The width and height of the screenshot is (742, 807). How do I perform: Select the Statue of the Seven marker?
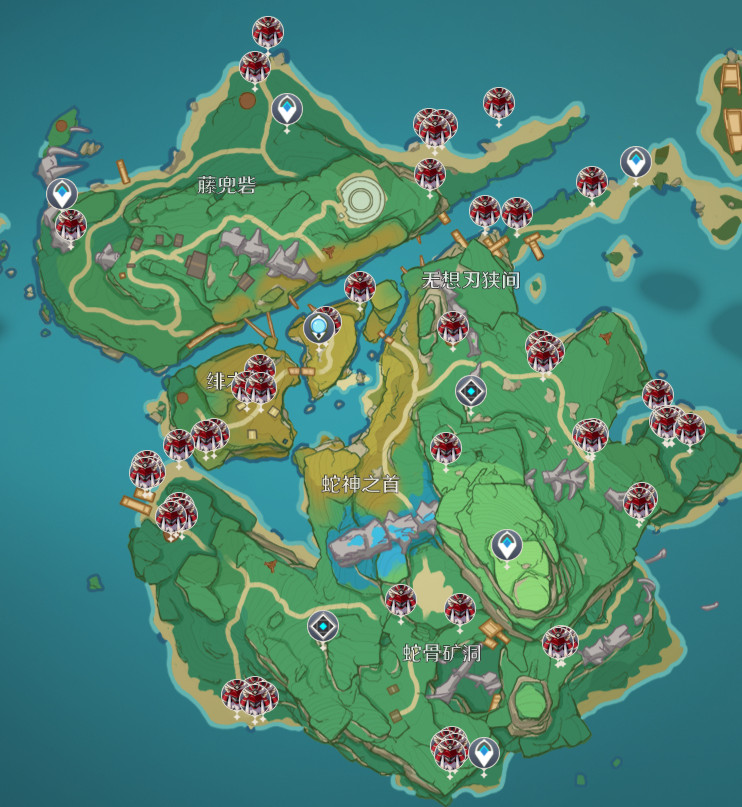pyautogui.click(x=319, y=327)
